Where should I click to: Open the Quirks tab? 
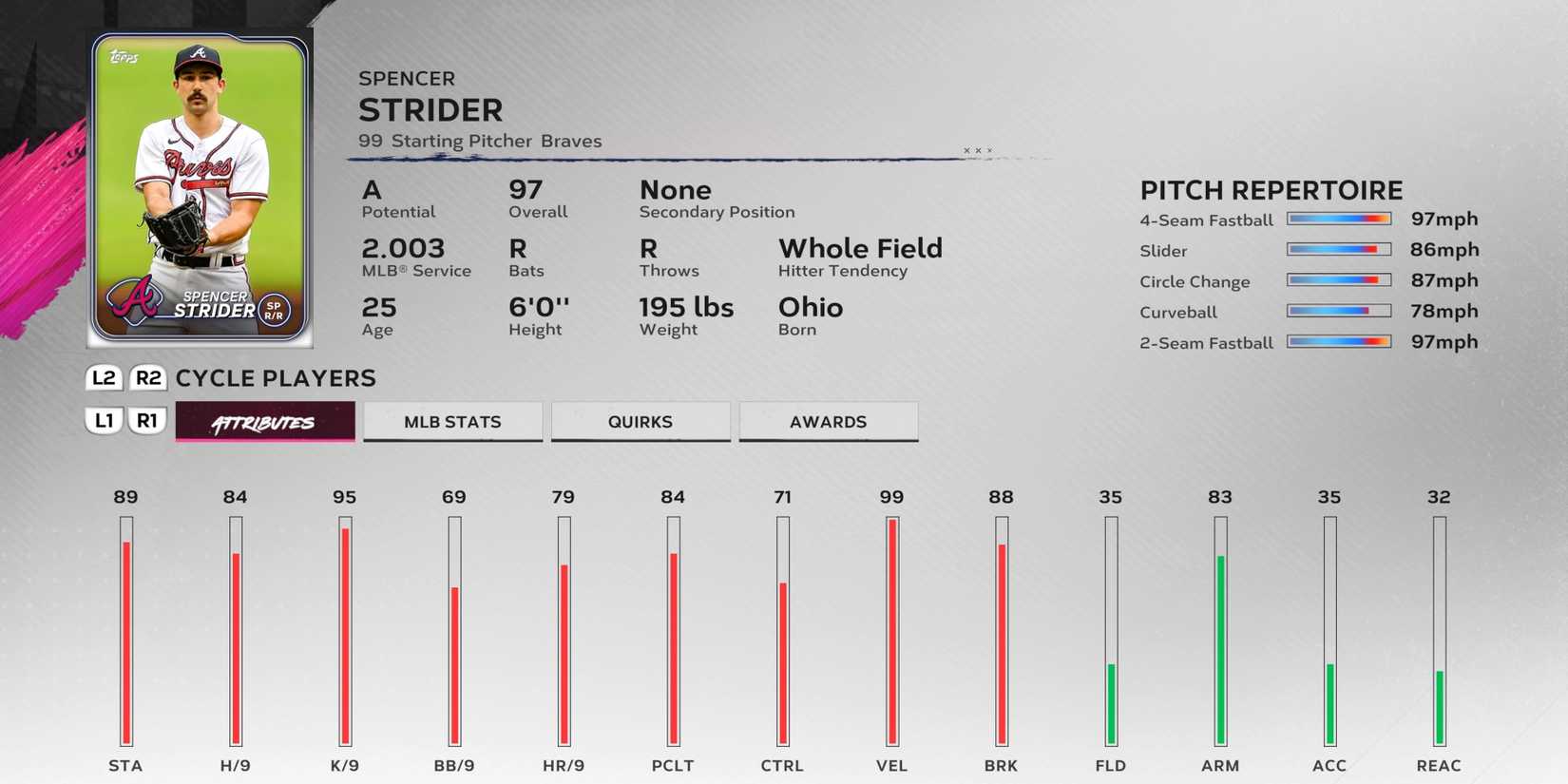tap(640, 421)
